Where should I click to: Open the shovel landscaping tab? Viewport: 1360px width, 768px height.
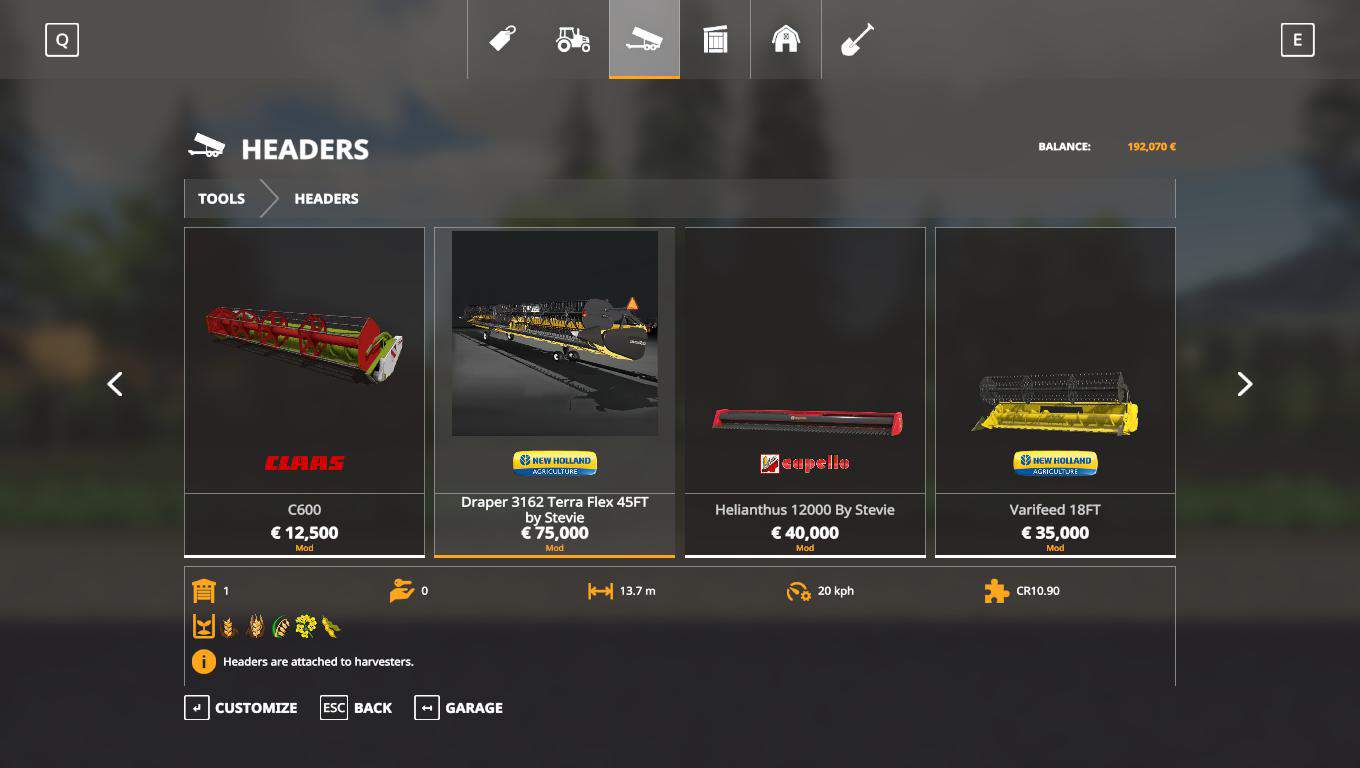(x=857, y=40)
